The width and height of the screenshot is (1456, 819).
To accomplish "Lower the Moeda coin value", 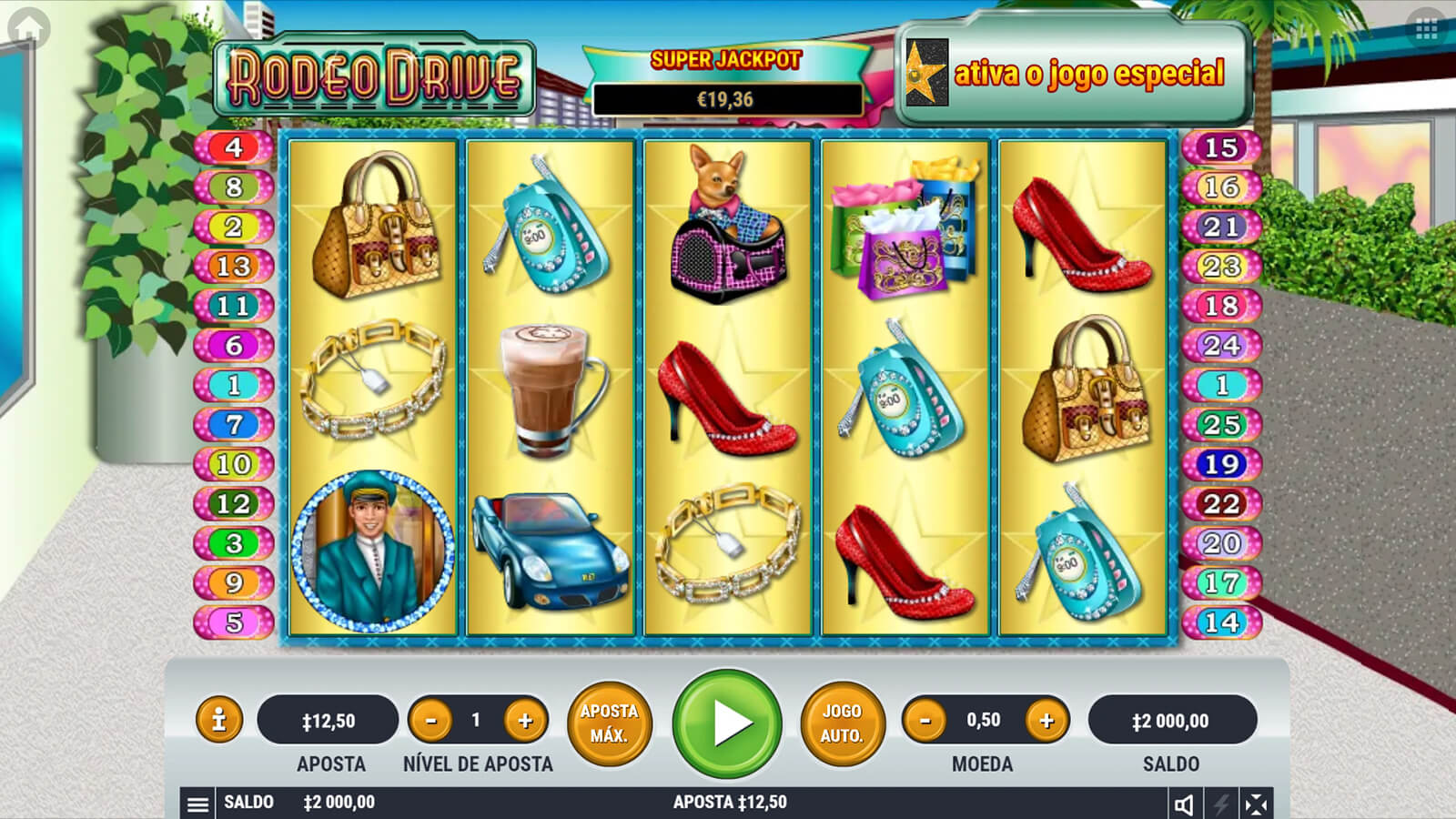I will point(925,721).
